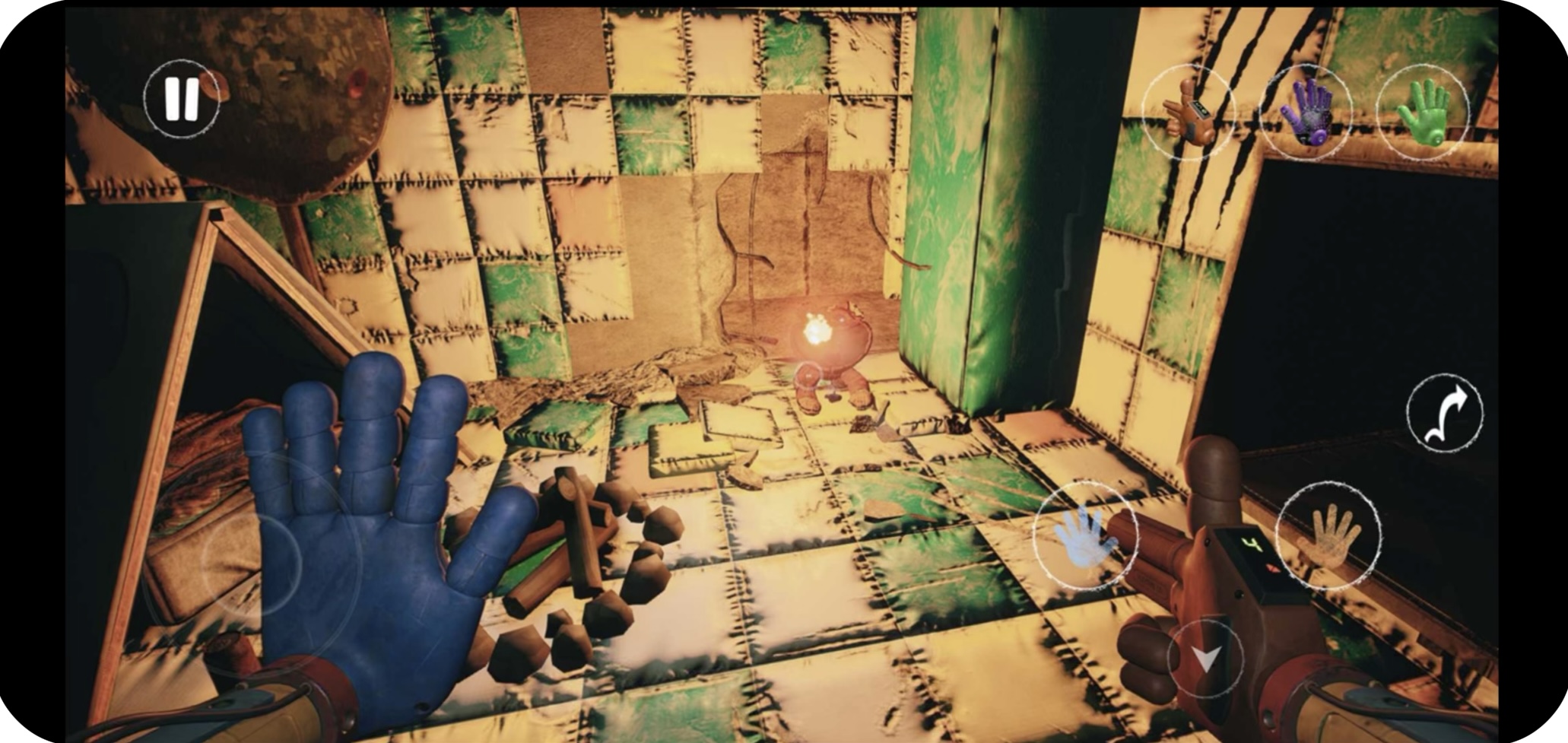Viewport: 1568px width, 743px height.
Task: Crouch with the down arrow button
Action: coord(1205,659)
